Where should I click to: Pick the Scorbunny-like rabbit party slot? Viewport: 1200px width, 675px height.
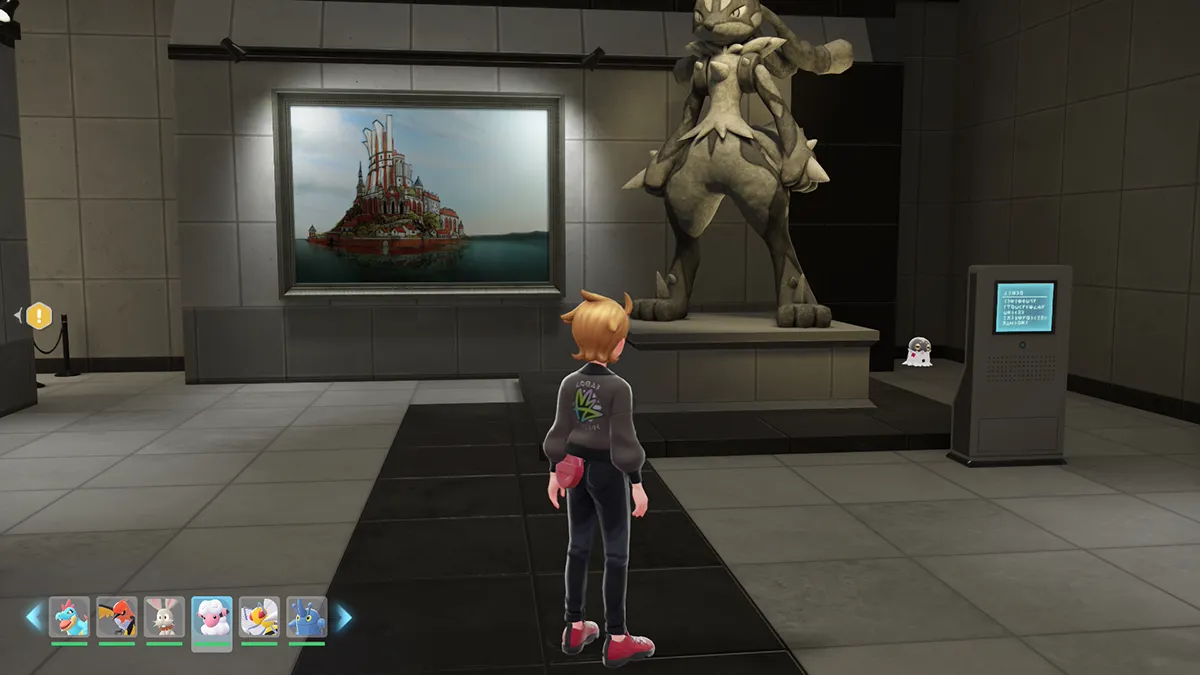pos(164,617)
